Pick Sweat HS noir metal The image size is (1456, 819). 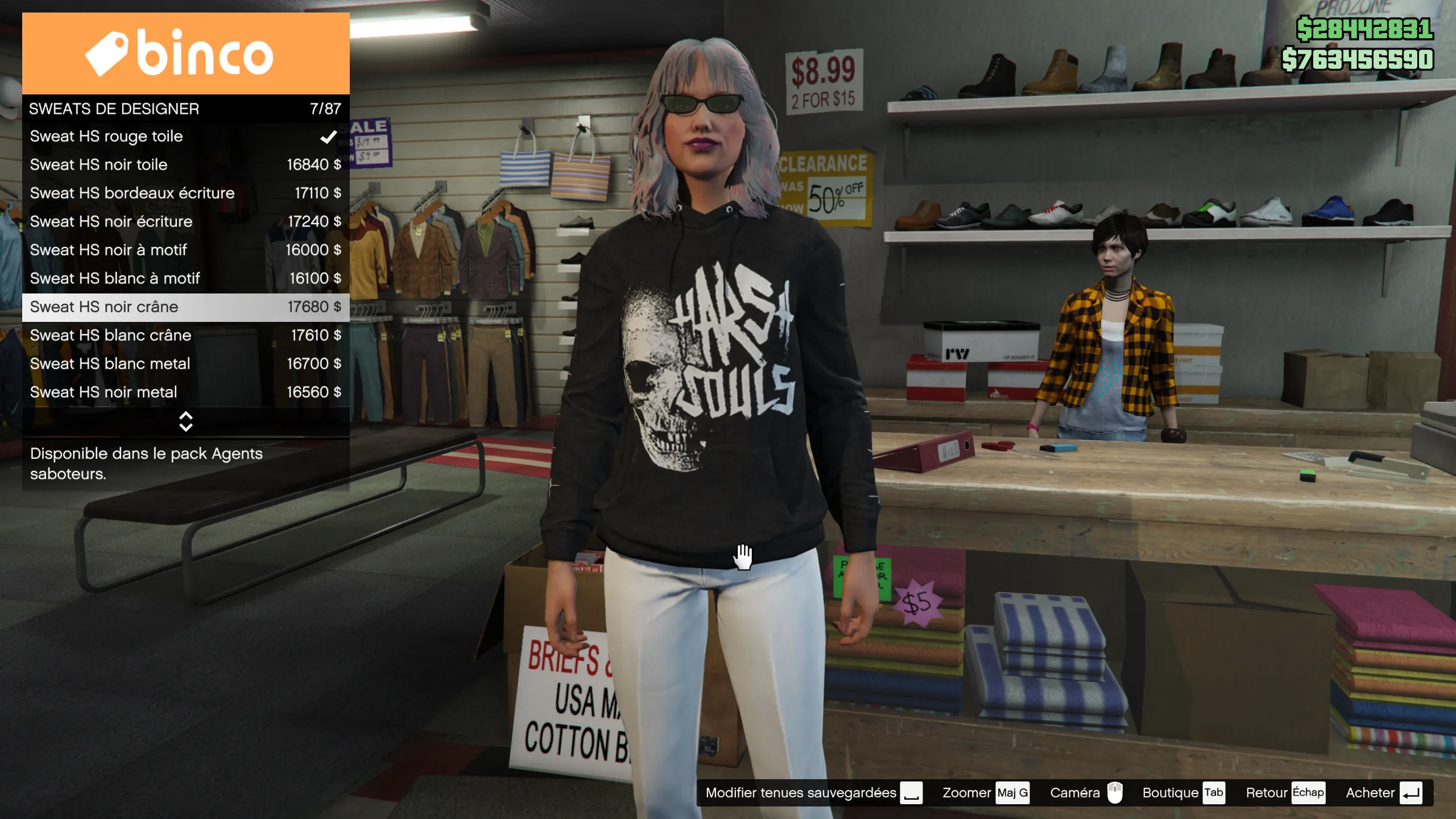[185, 392]
